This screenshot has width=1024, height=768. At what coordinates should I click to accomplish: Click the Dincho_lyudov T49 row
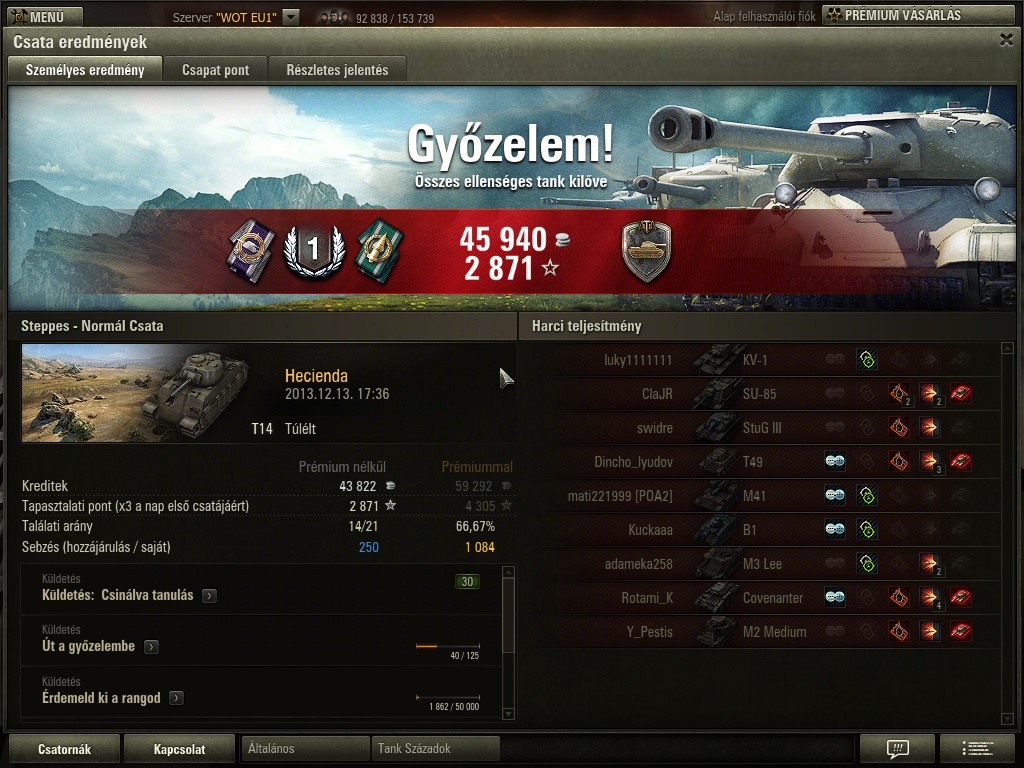[x=760, y=462]
